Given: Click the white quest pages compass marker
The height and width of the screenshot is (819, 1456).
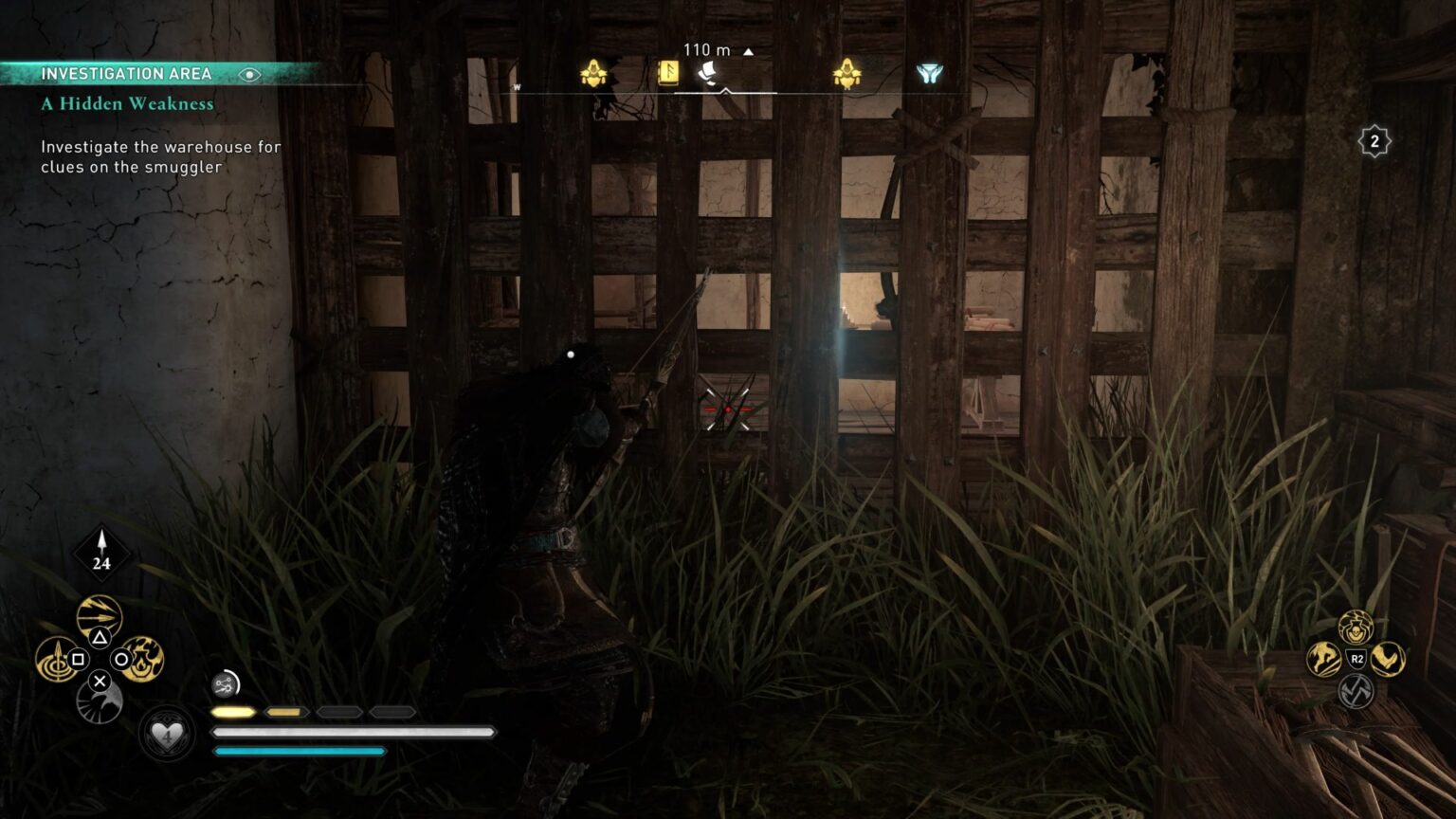Looking at the screenshot, I should [707, 74].
